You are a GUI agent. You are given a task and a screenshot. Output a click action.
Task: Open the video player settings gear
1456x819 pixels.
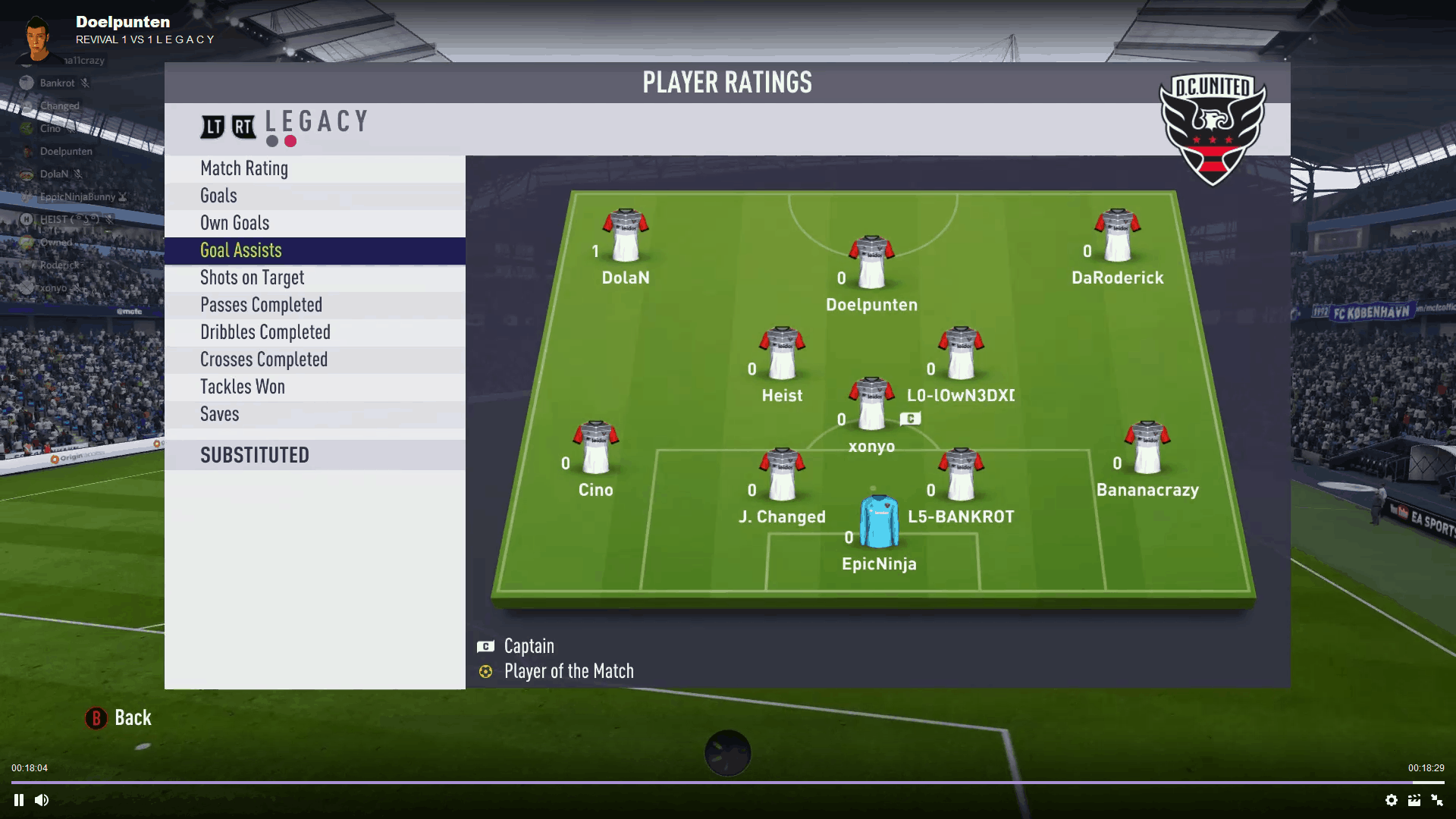click(x=1392, y=800)
